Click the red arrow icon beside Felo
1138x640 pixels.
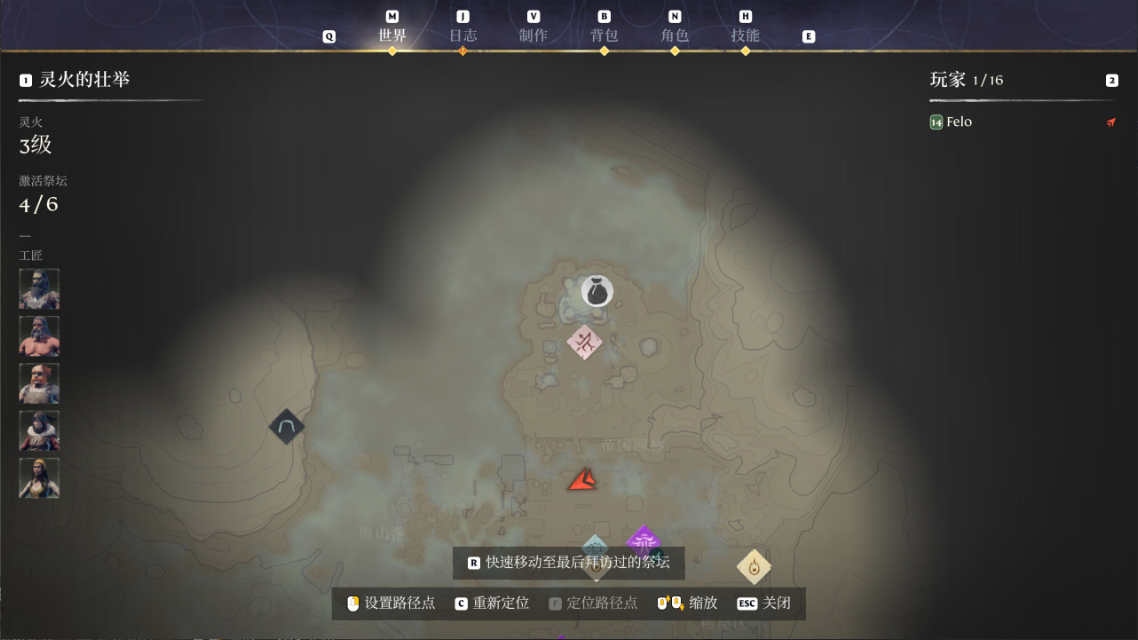1111,122
